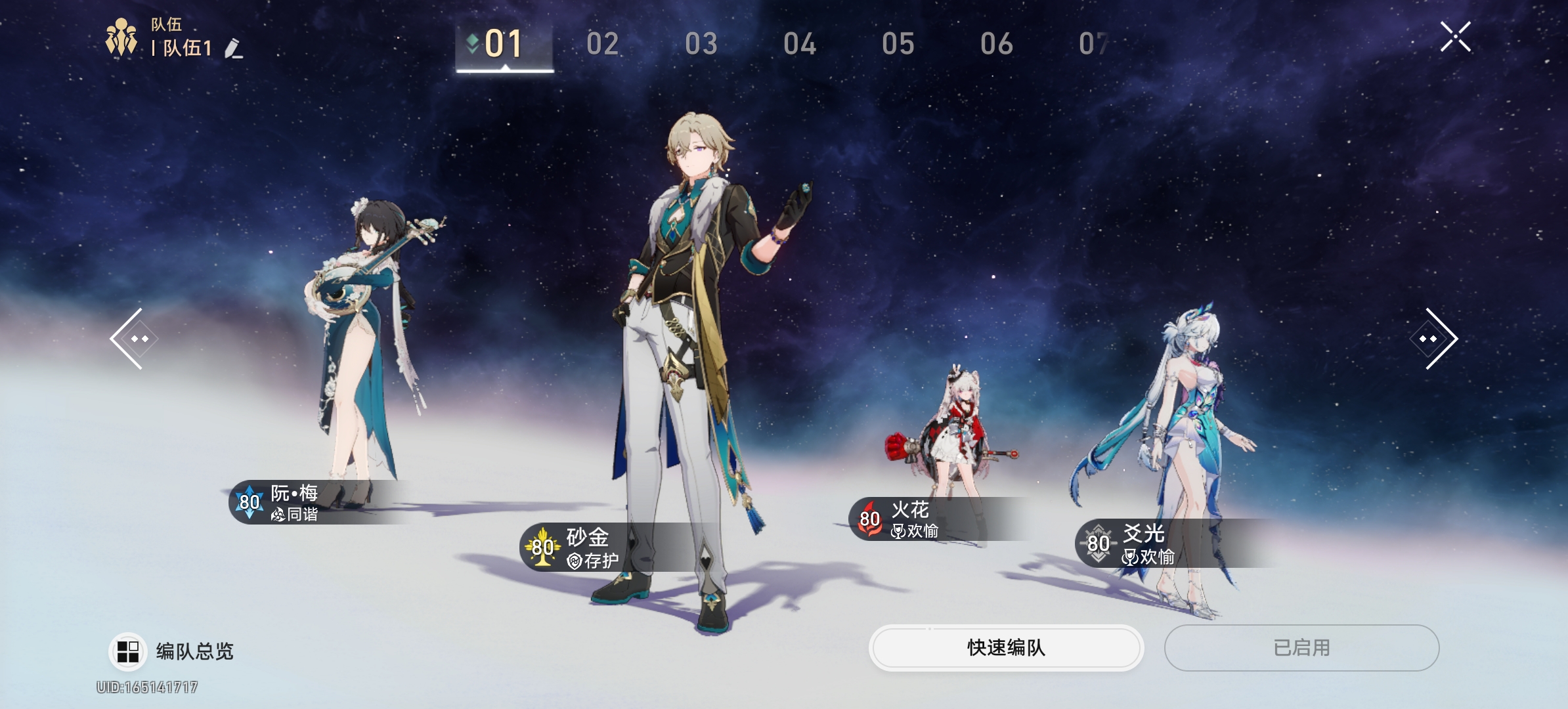Select the active team tab 01
Image resolution: width=1568 pixels, height=709 pixels.
(504, 45)
